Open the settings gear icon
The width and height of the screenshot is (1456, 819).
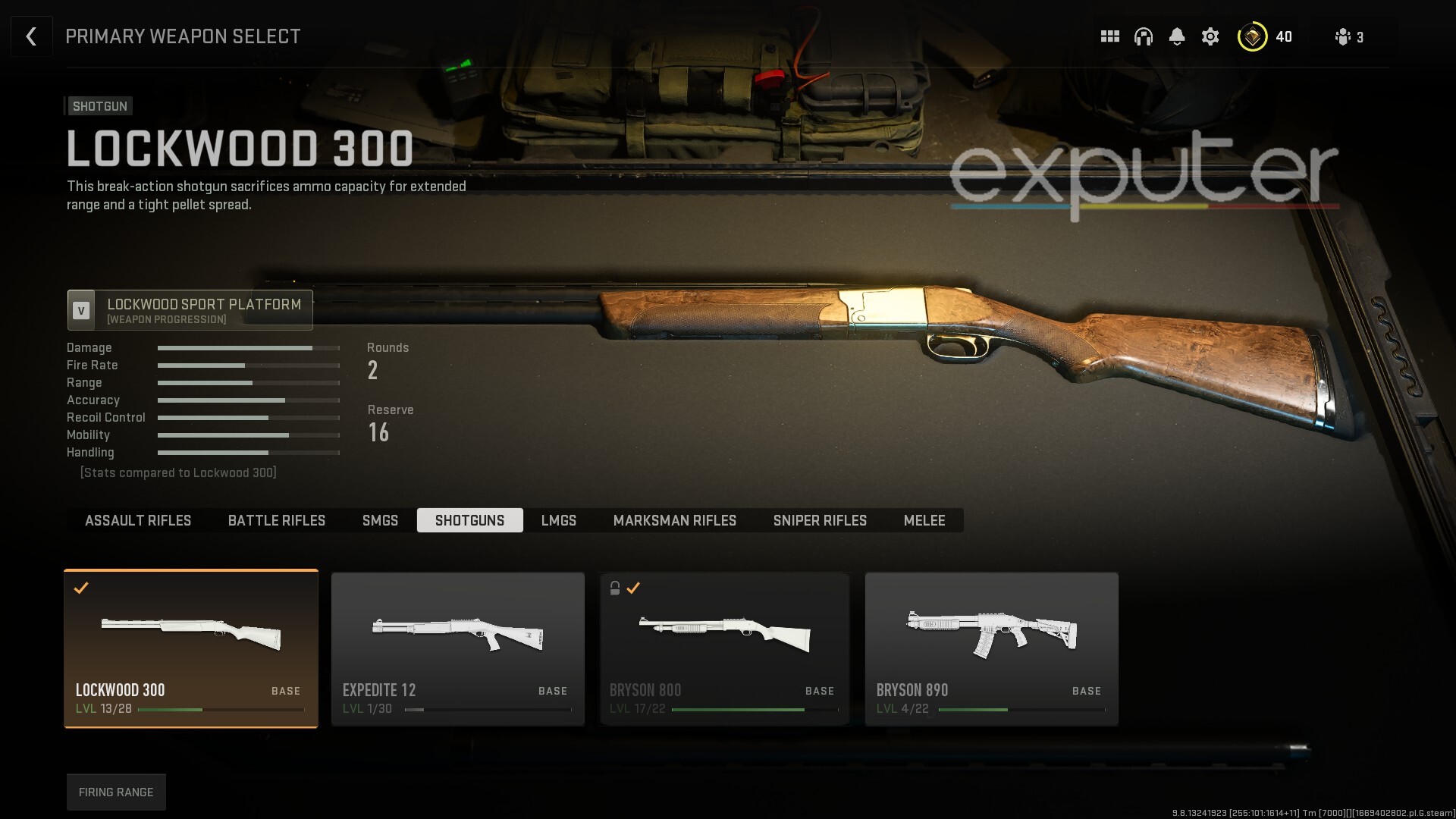pos(1211,36)
